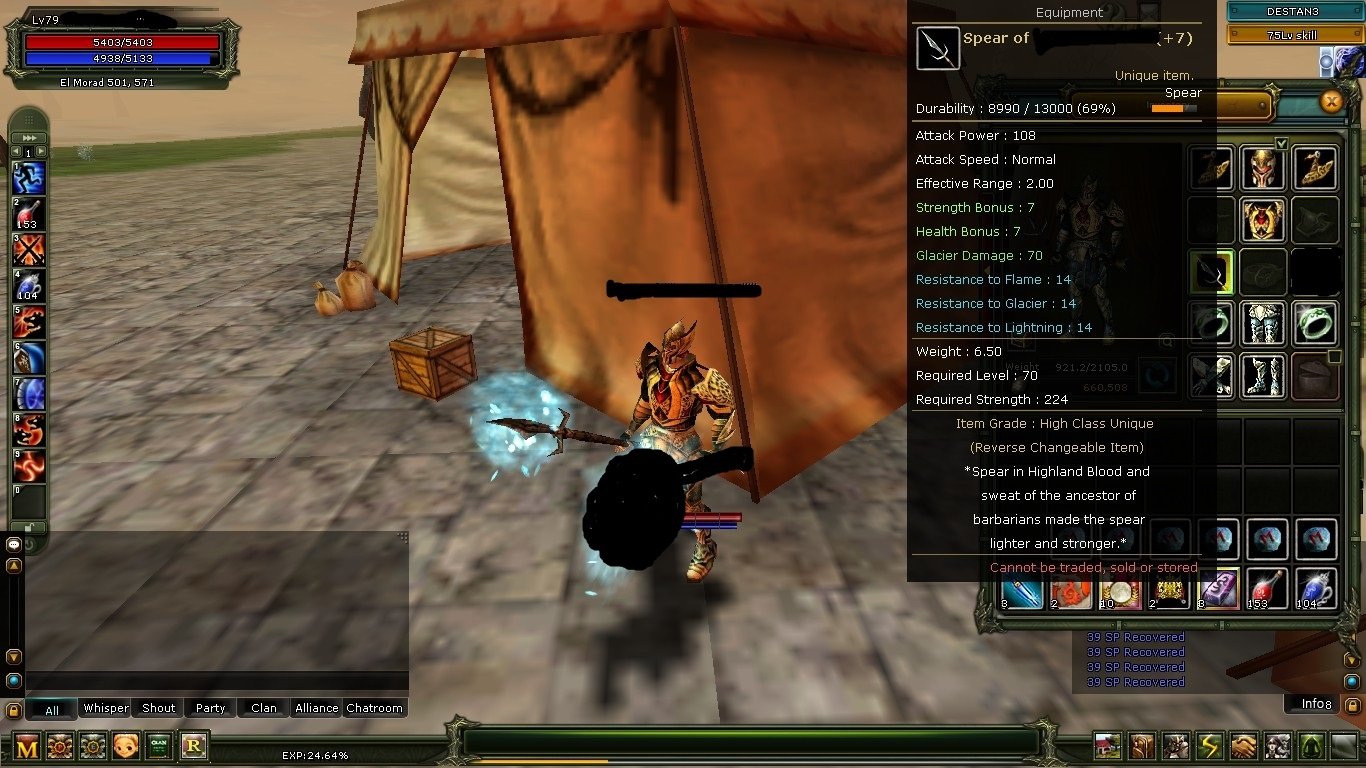
Task: Use the blue mana potion in hotbar slot 4
Action: tap(29, 285)
